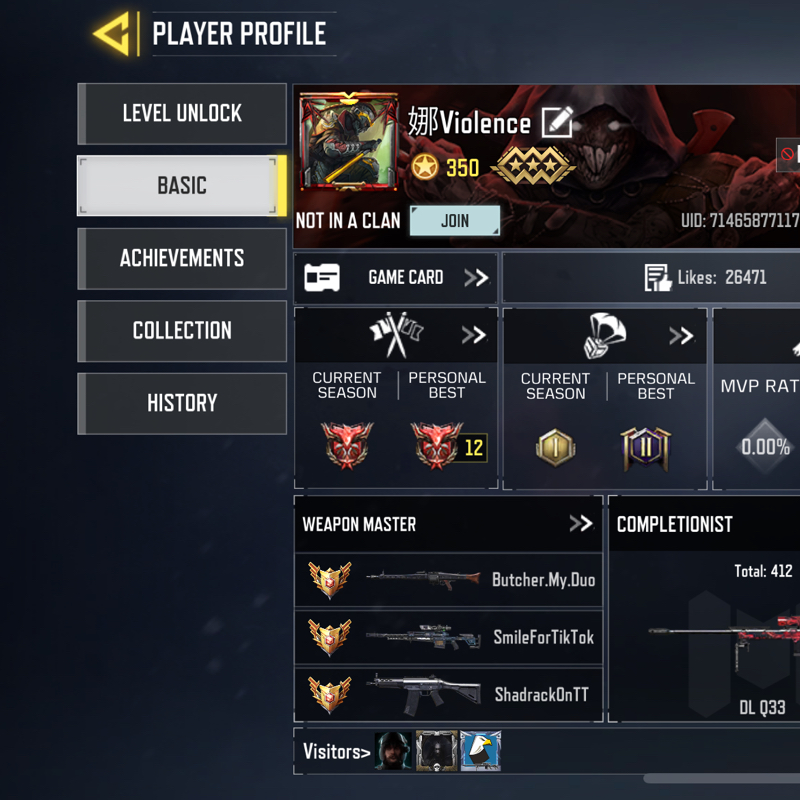Expand the multiplayer ranked stats panel
800x800 pixels.
(472, 335)
